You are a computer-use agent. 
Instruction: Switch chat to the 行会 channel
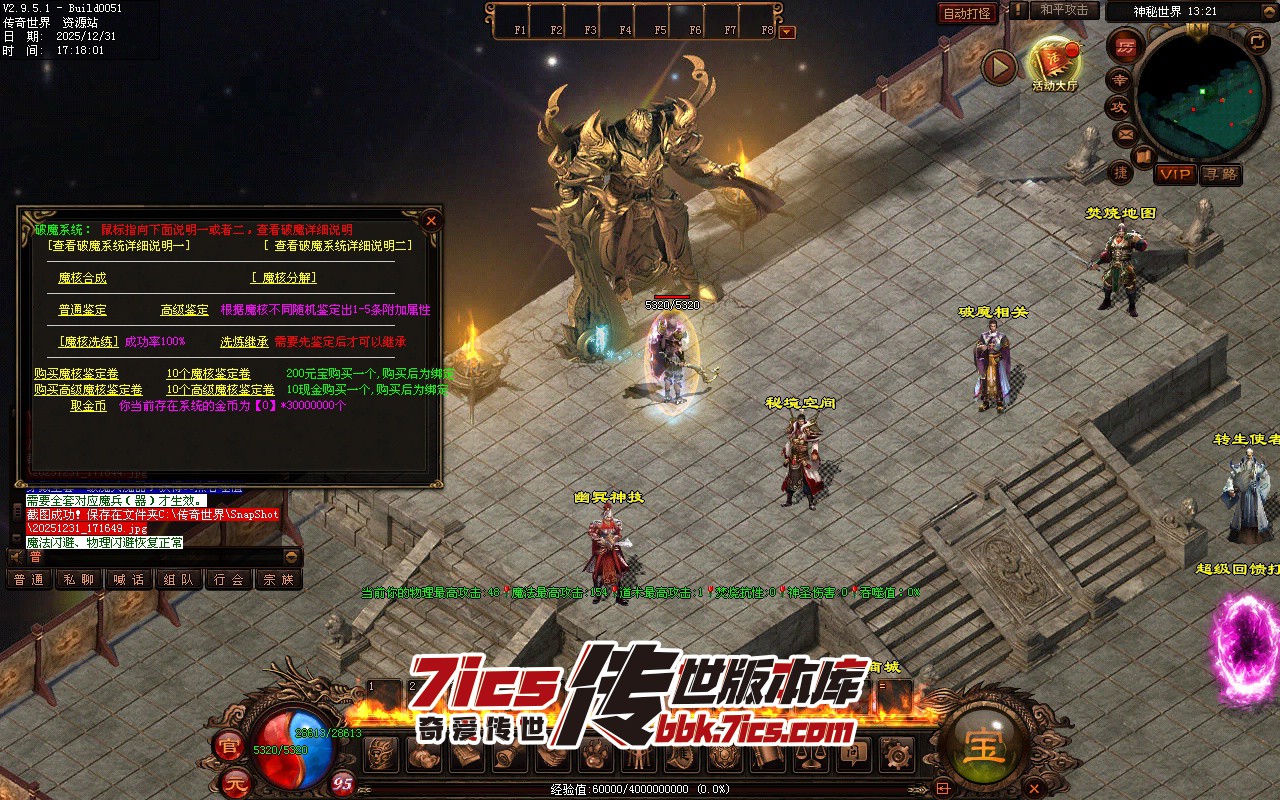(x=229, y=579)
